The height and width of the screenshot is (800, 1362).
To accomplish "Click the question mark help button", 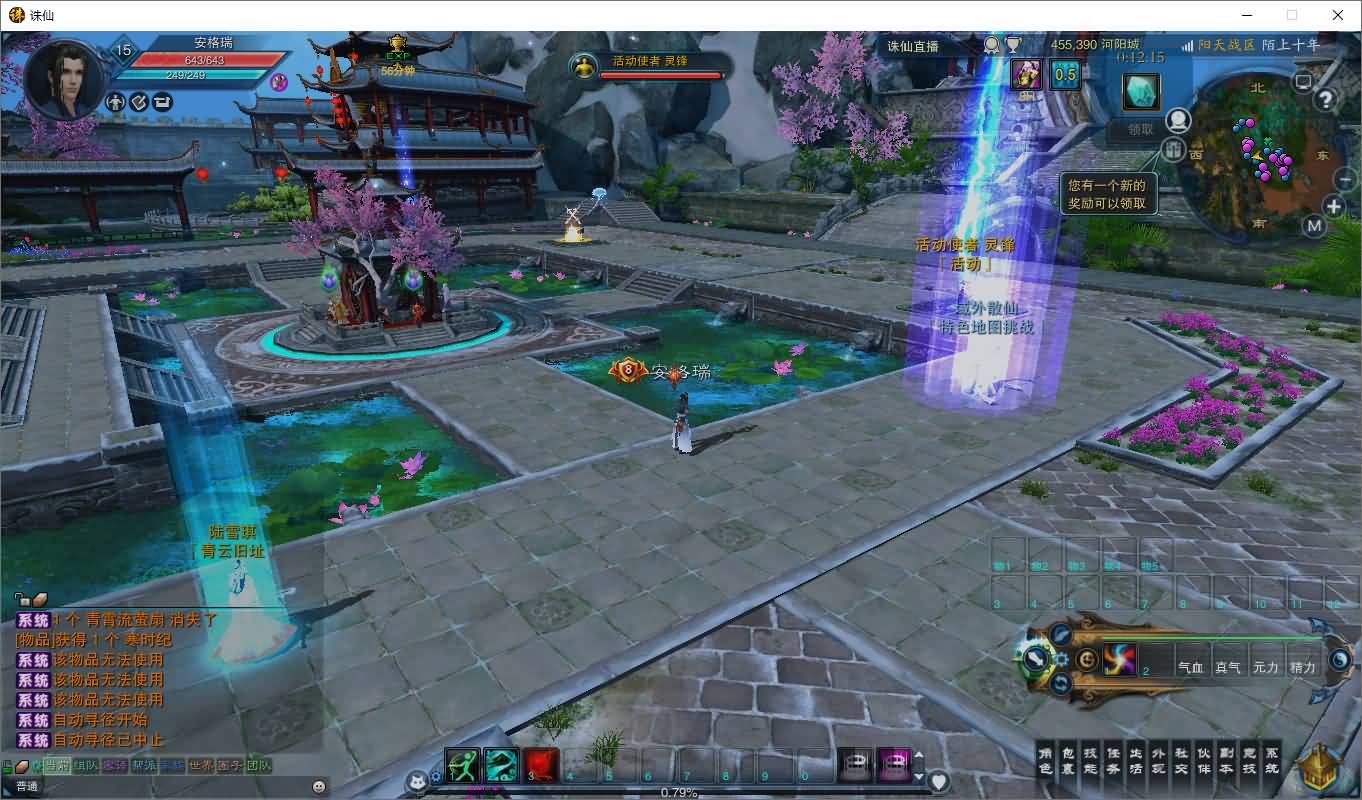I will [x=1326, y=99].
